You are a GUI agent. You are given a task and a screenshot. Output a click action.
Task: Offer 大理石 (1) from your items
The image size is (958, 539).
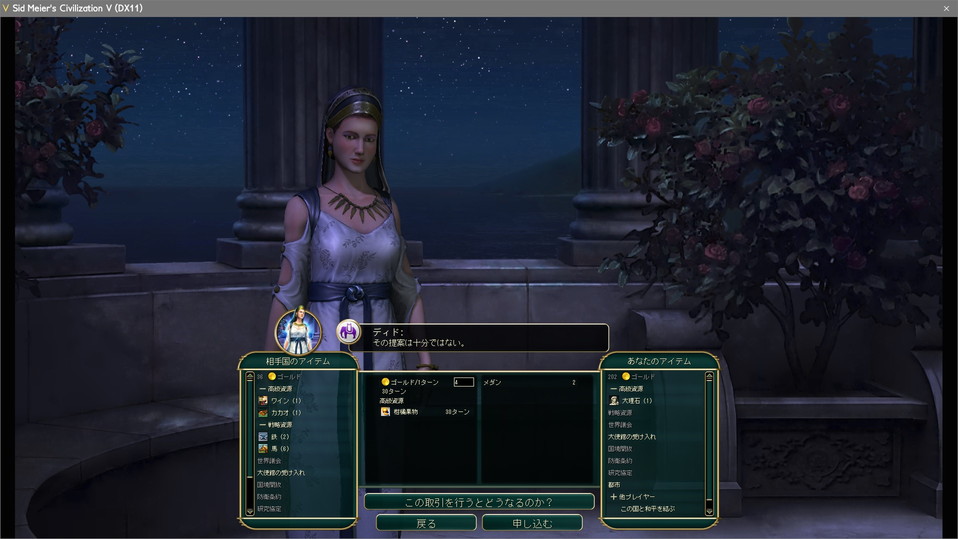[x=634, y=400]
